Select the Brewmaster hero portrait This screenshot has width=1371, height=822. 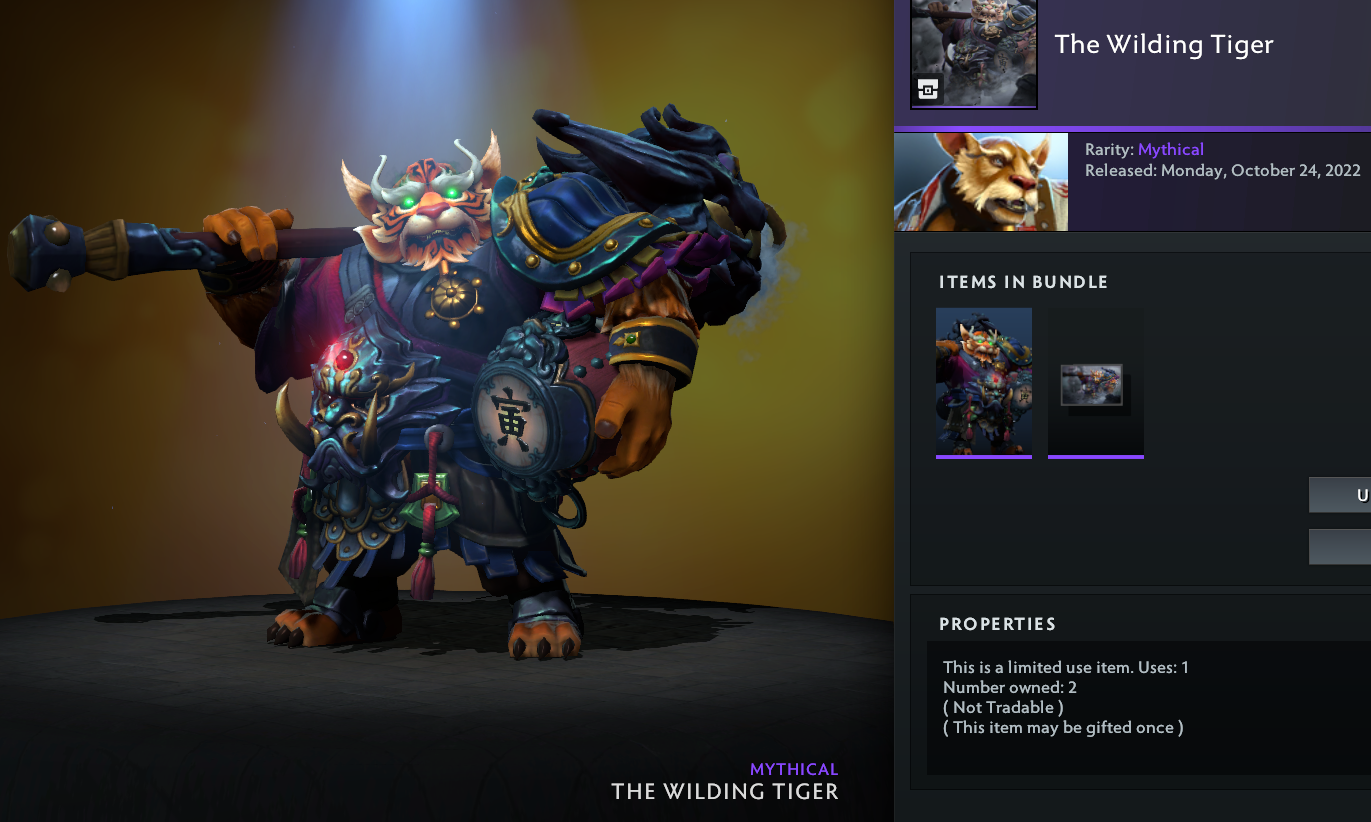coord(981,182)
